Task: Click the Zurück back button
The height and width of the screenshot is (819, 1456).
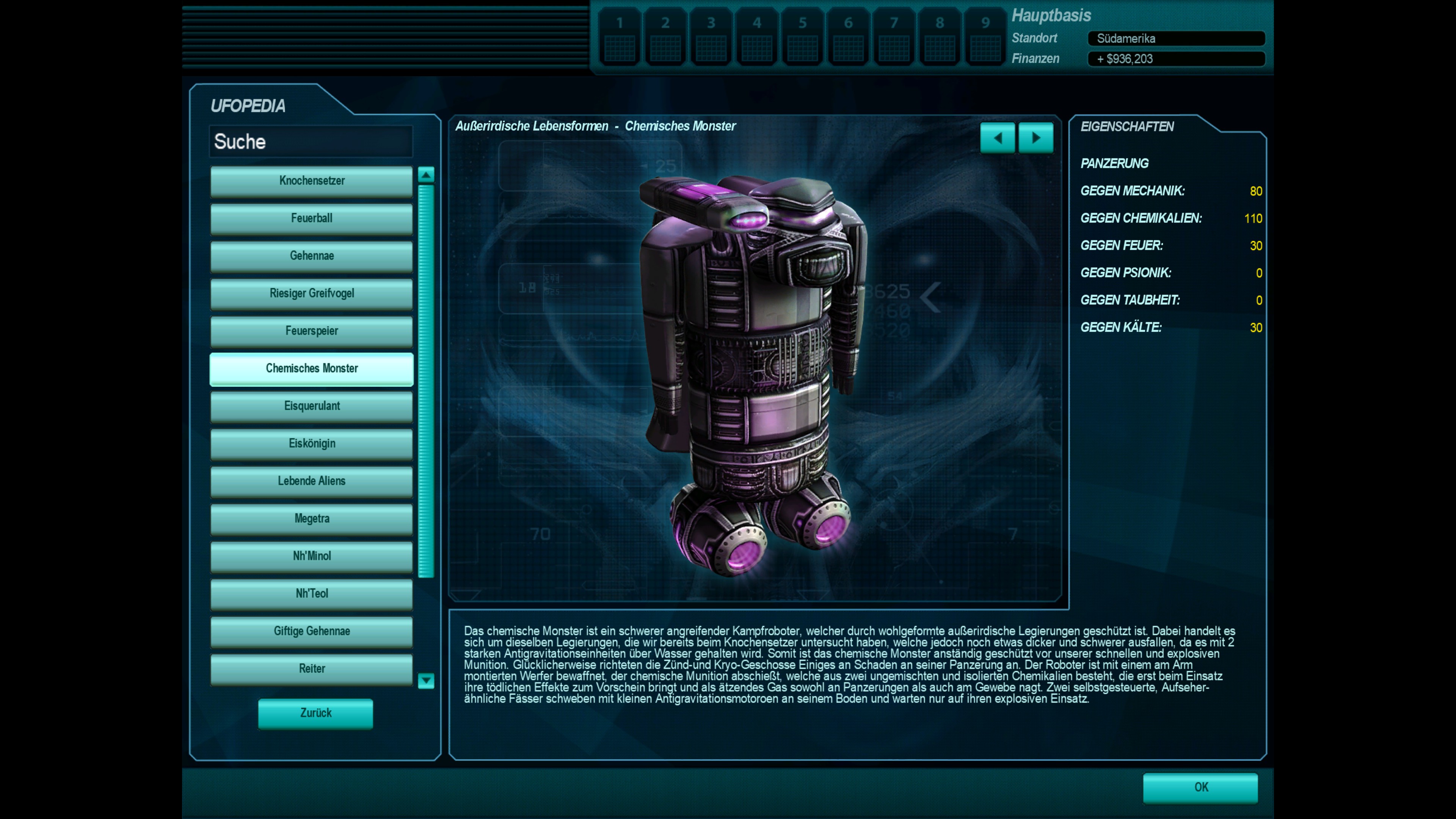Action: coord(315,713)
